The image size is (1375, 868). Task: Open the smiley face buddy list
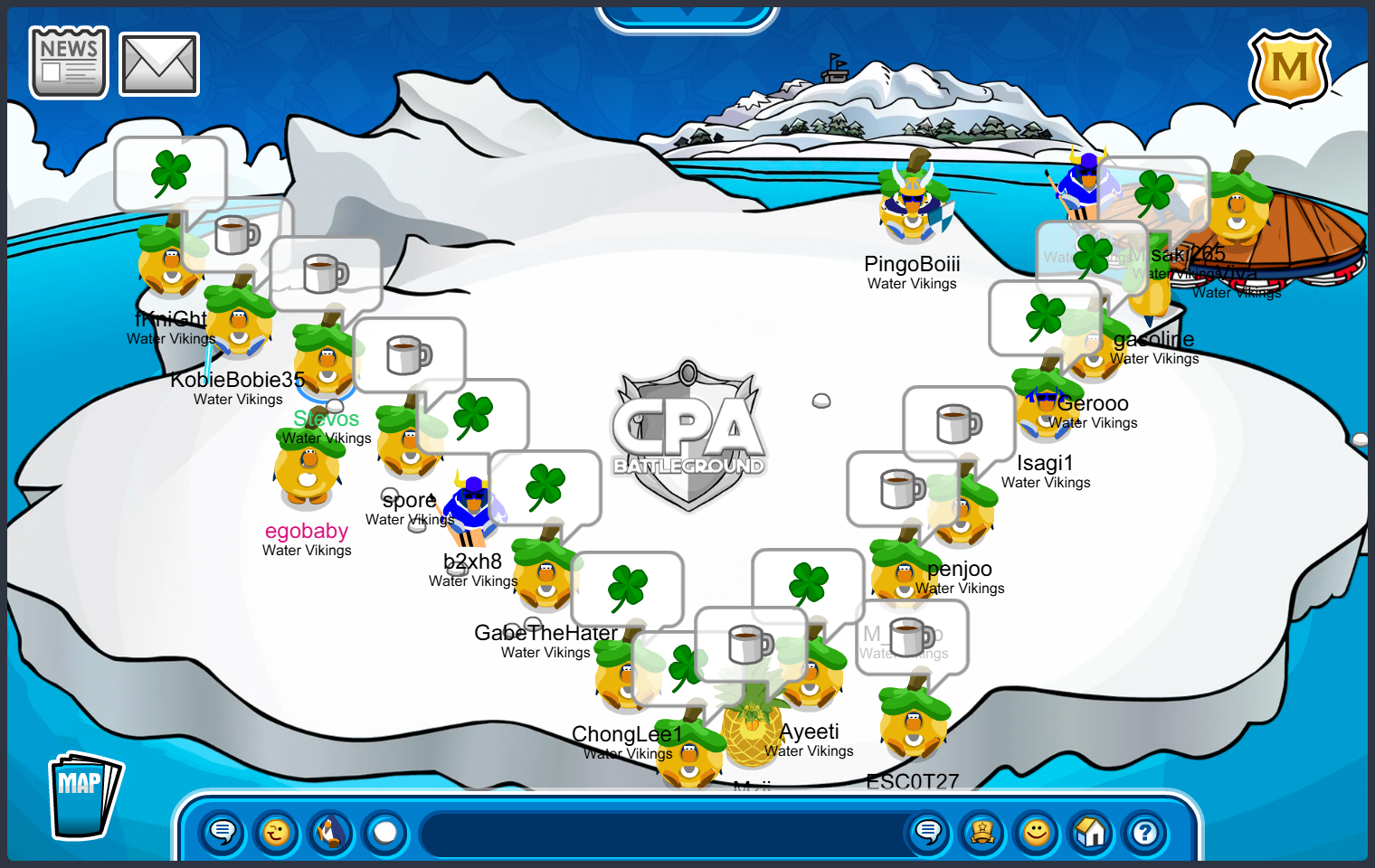click(1037, 832)
